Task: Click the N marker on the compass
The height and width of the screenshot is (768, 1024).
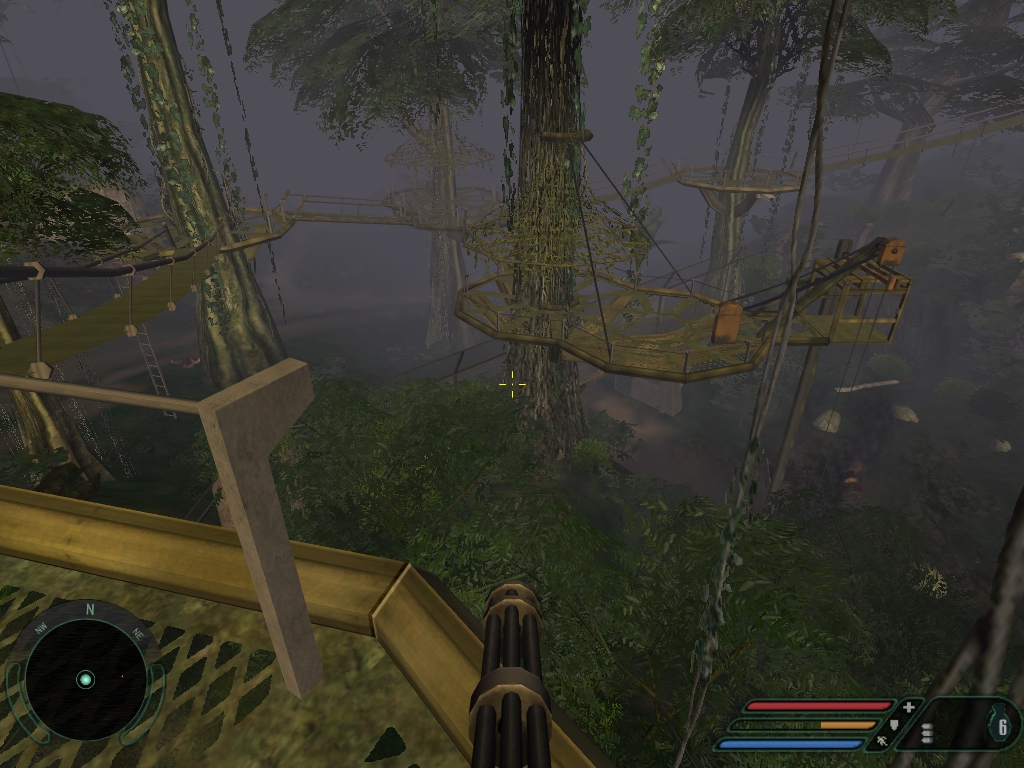Action: coord(90,609)
